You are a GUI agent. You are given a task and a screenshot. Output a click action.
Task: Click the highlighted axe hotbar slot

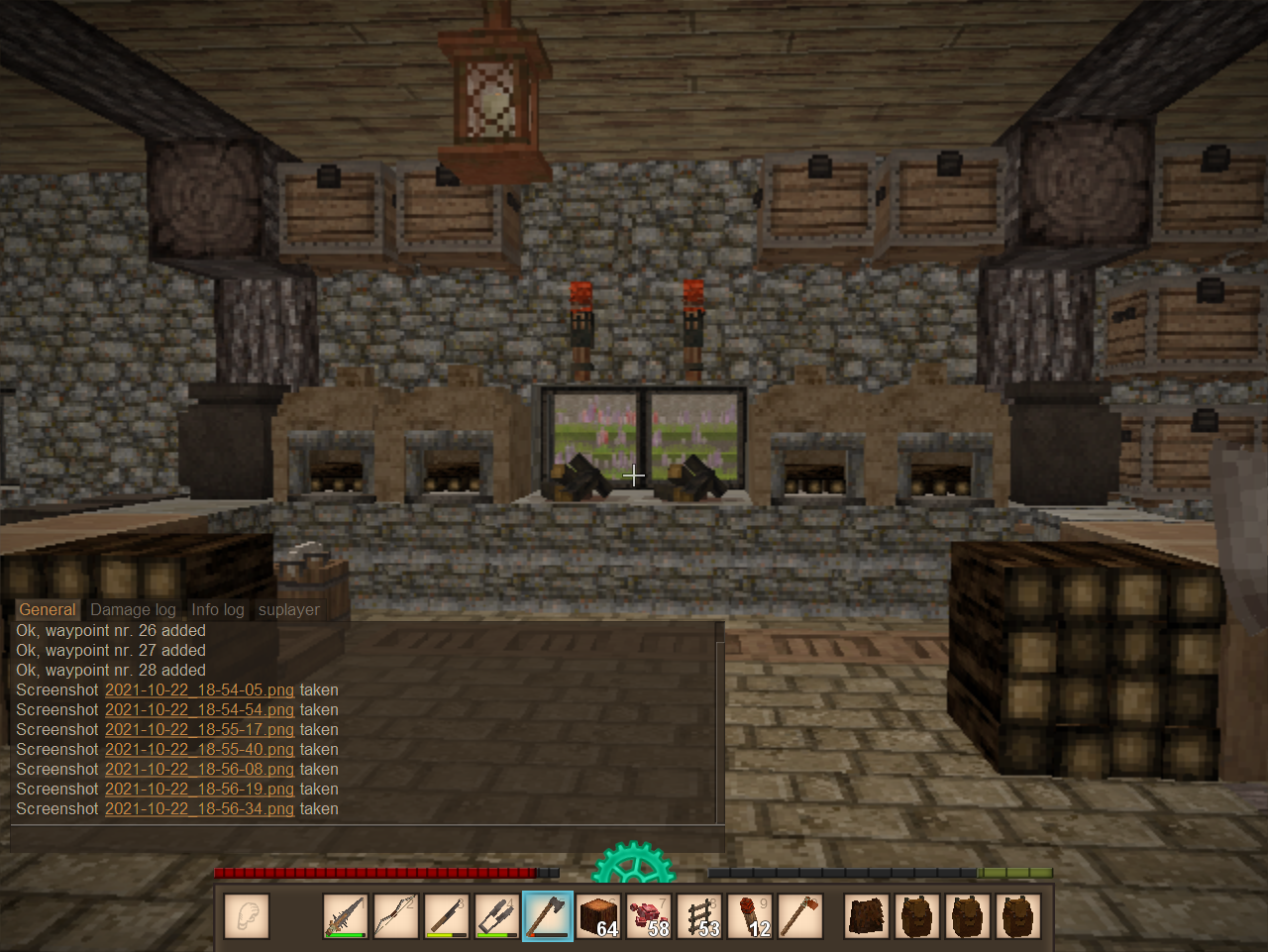pyautogui.click(x=548, y=915)
